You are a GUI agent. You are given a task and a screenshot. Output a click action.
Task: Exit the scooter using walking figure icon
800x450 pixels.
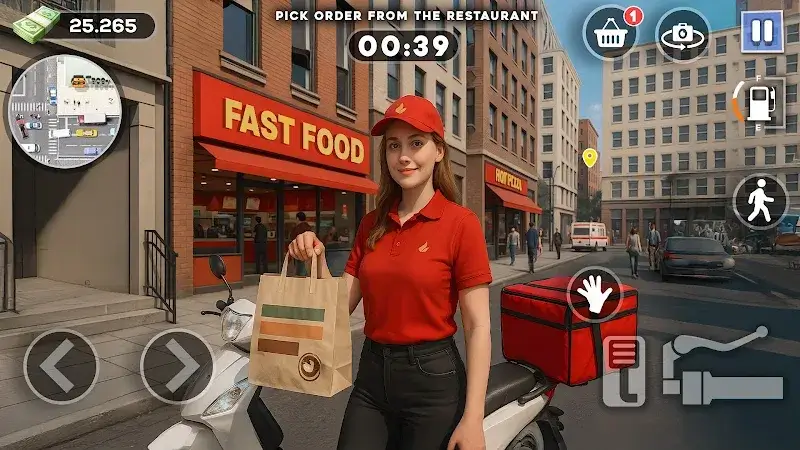click(761, 202)
